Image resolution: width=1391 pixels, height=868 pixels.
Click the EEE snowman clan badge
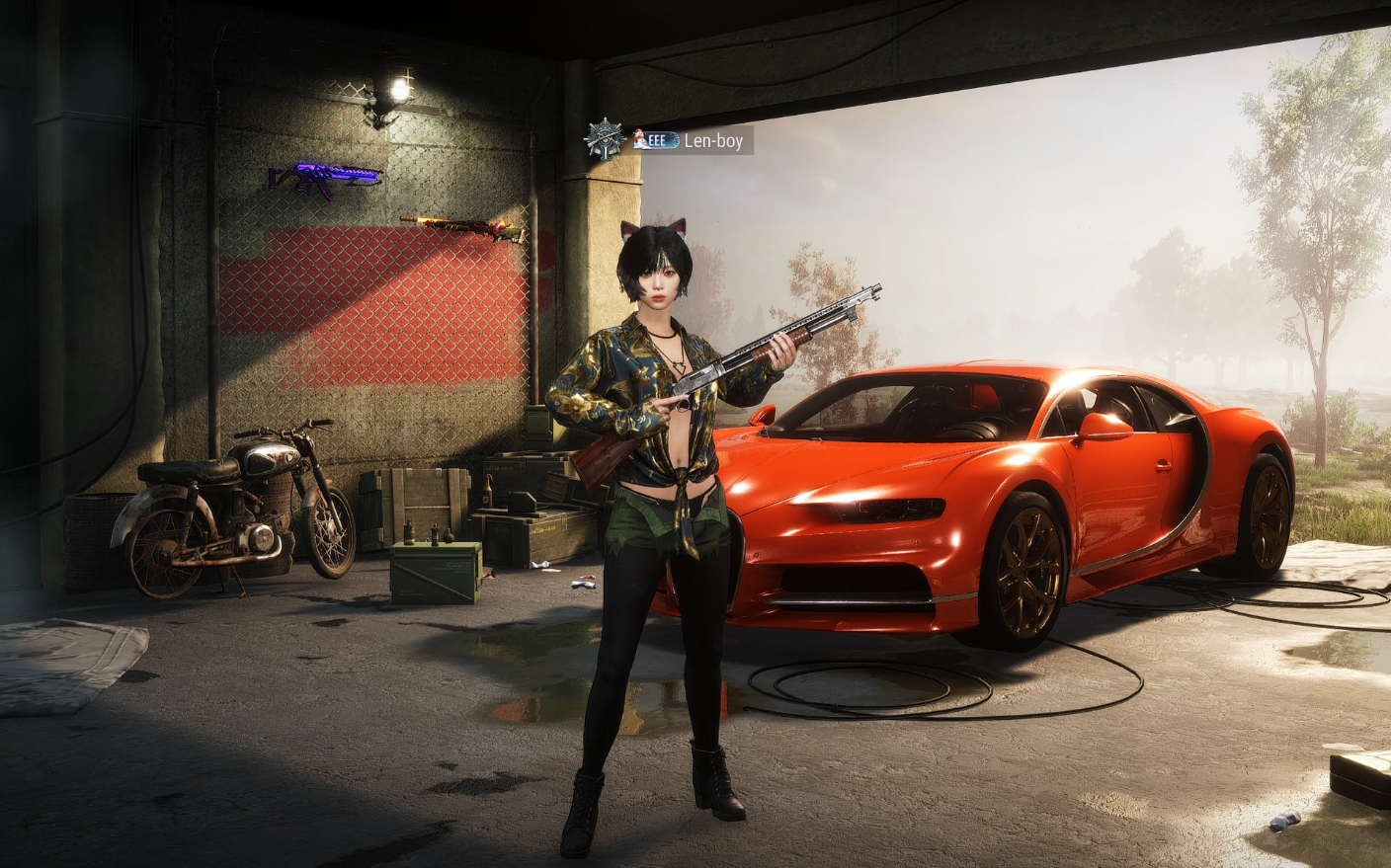pyautogui.click(x=655, y=140)
